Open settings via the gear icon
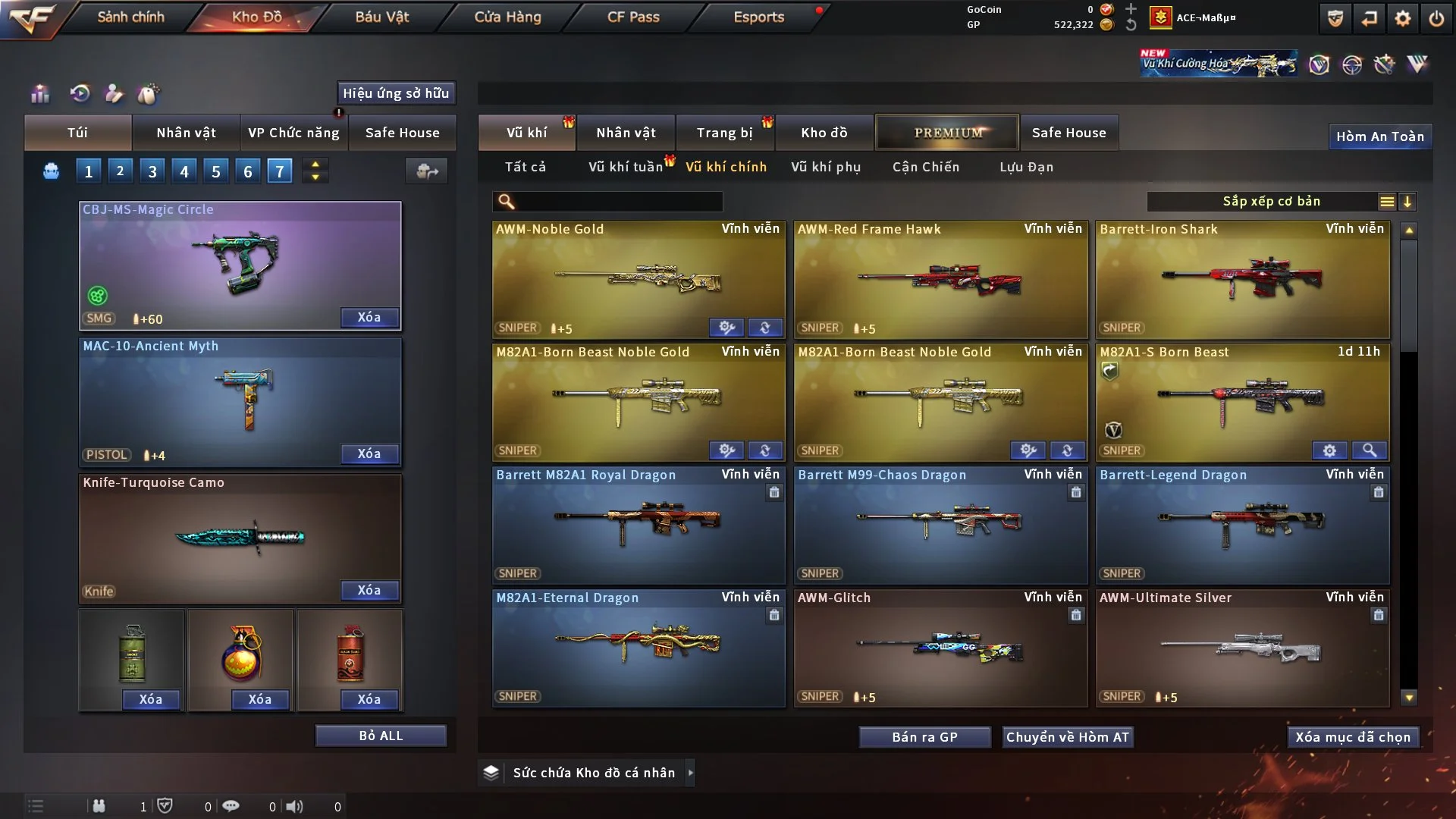Screen dimensions: 1456x819 point(1402,18)
